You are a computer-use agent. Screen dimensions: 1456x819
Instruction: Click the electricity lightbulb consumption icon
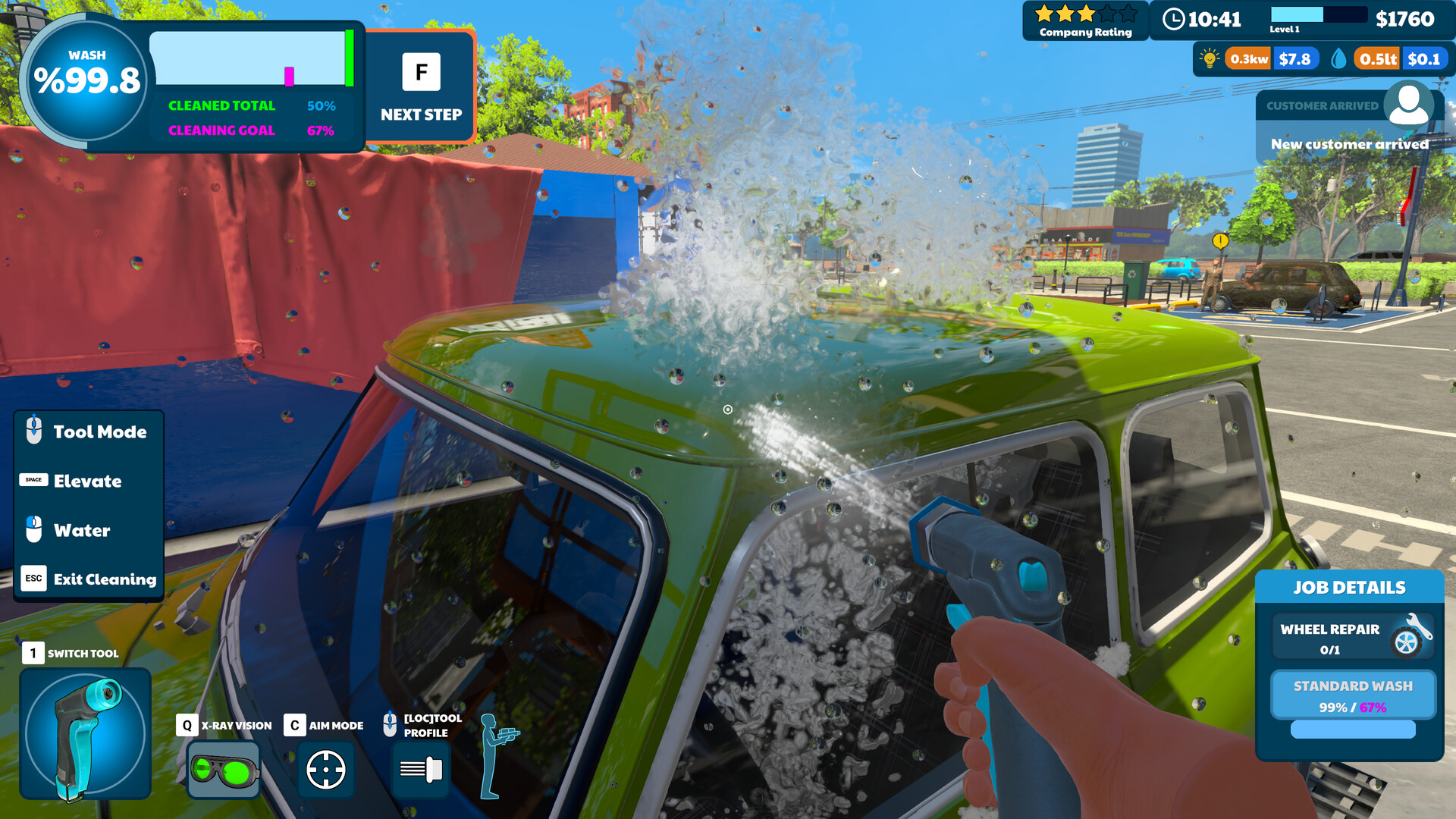(1208, 58)
